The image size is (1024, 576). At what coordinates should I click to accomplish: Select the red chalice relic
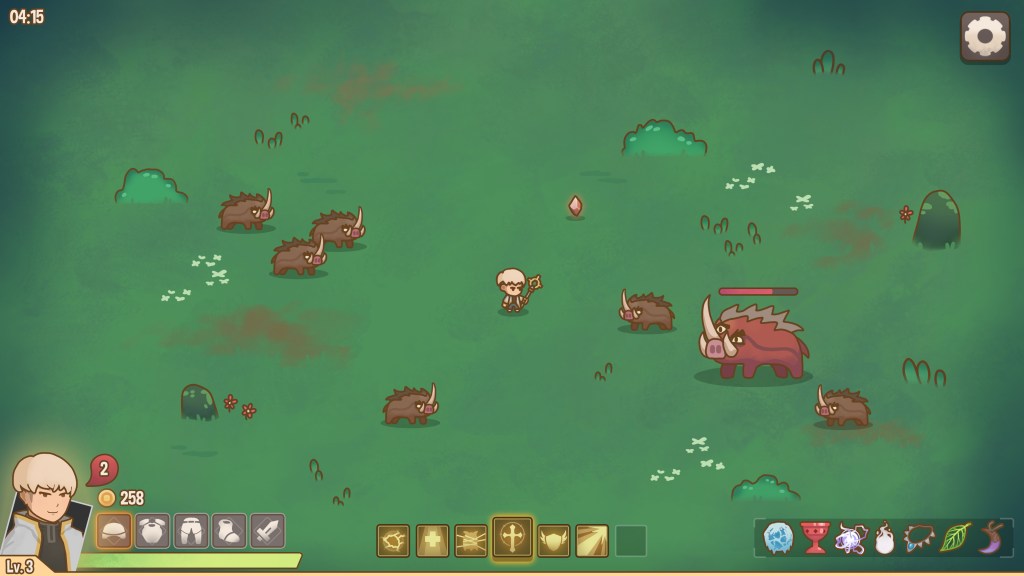pyautogui.click(x=815, y=538)
